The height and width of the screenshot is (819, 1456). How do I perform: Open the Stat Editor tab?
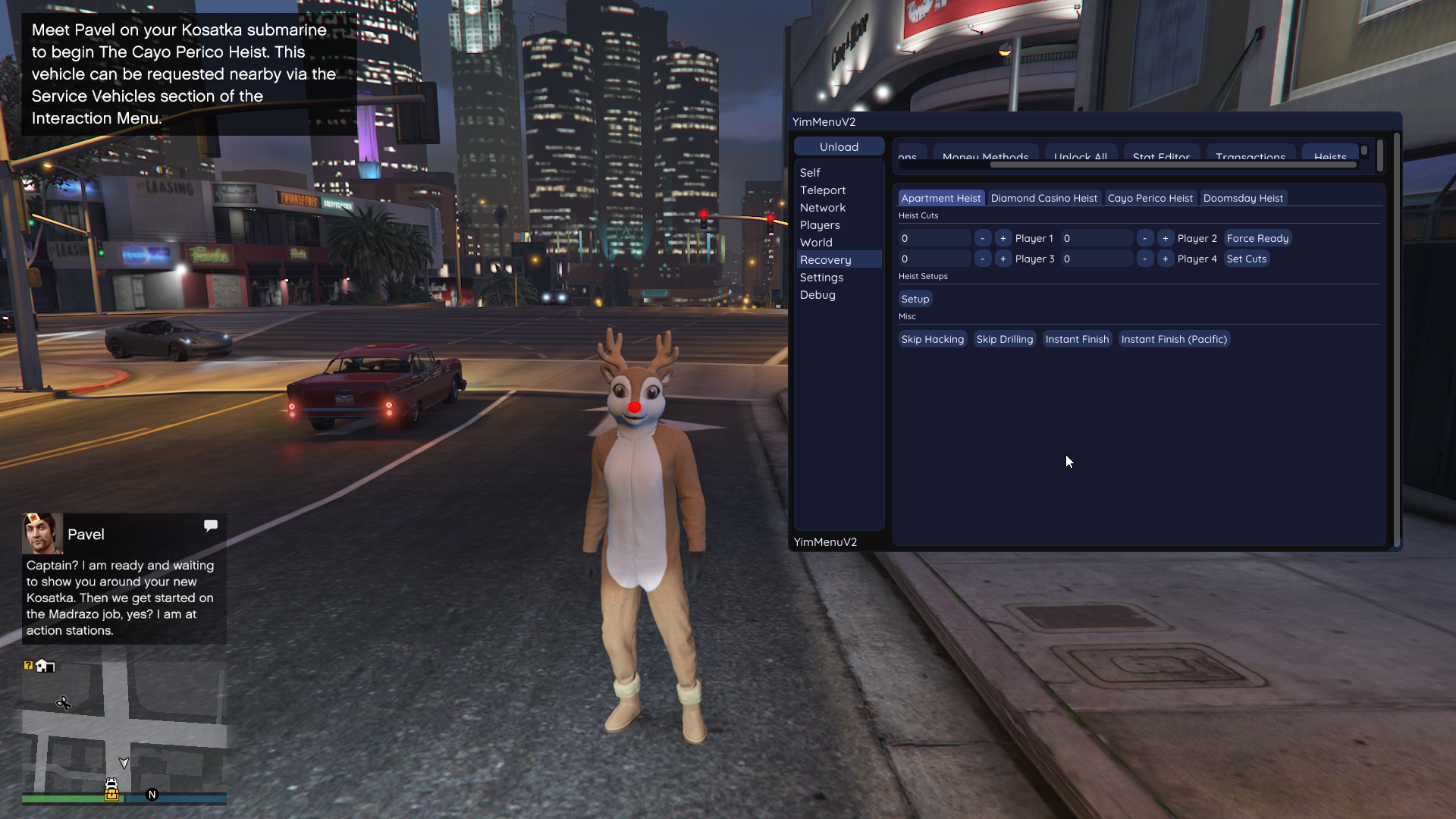tap(1160, 157)
